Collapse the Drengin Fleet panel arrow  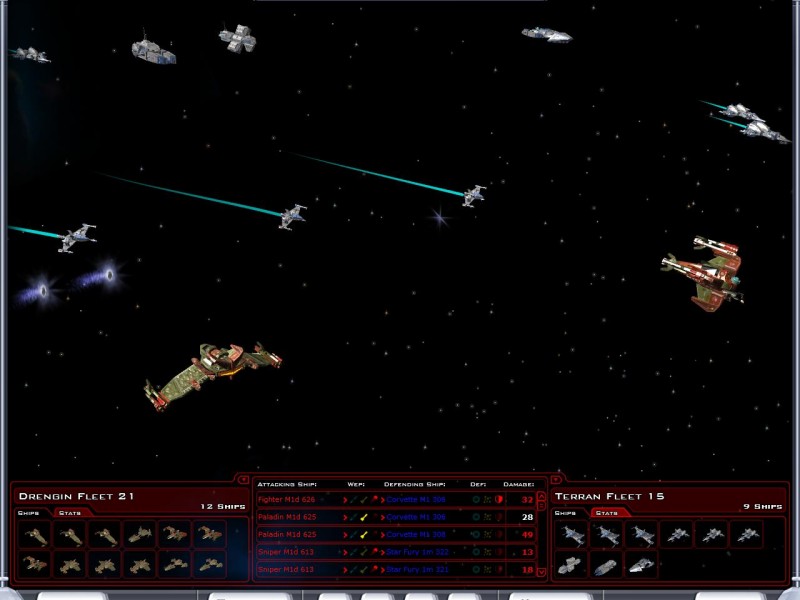pos(244,479)
